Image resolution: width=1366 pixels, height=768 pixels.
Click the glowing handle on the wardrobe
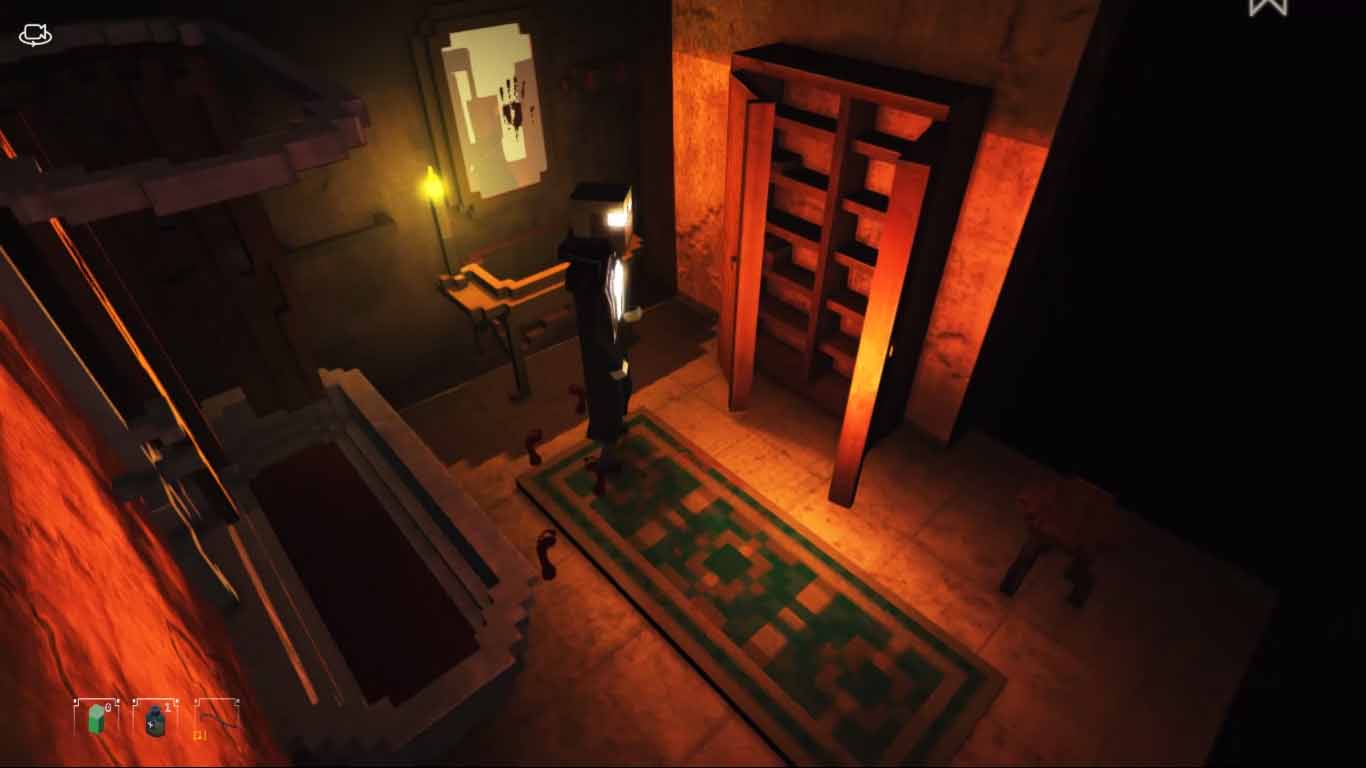point(888,354)
